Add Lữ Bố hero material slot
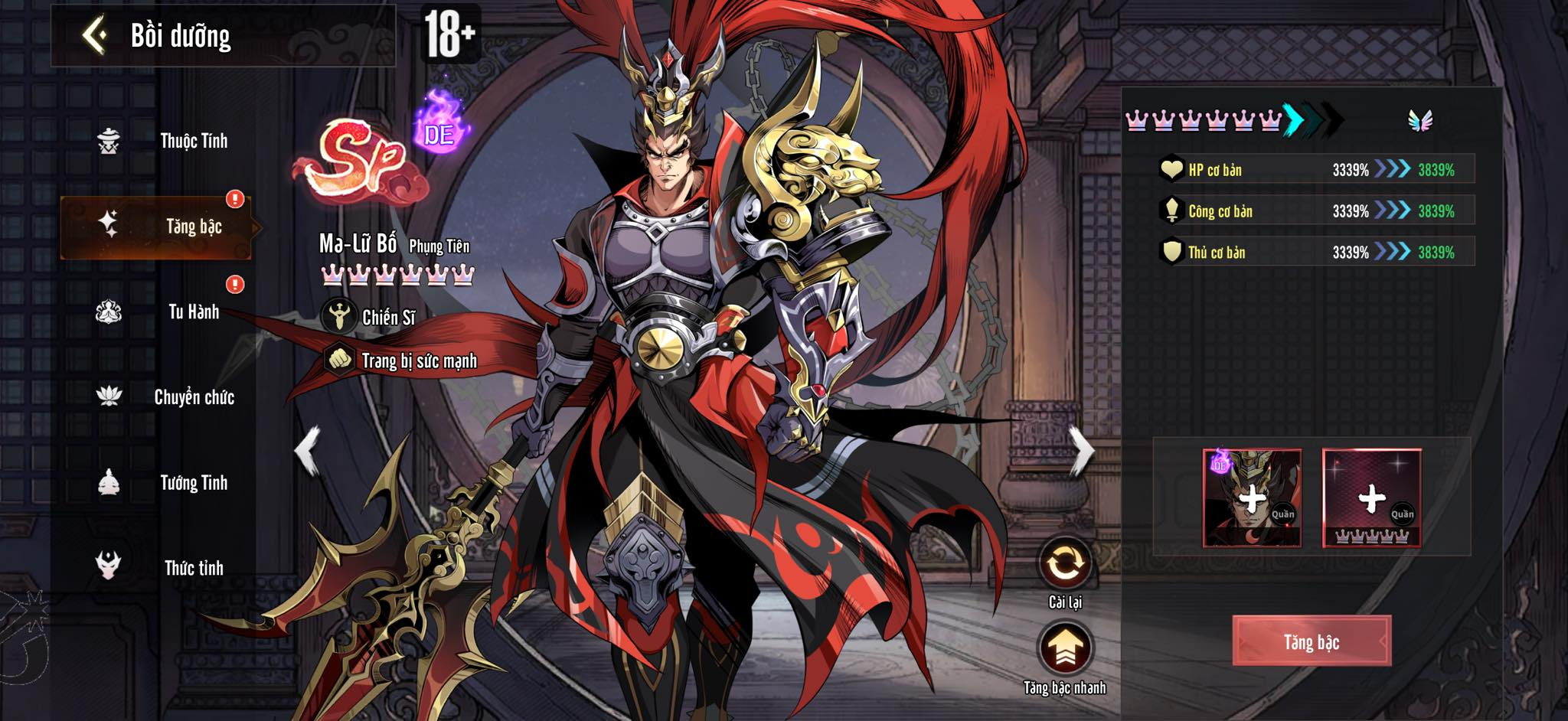This screenshot has height=721, width=1568. 1252,498
